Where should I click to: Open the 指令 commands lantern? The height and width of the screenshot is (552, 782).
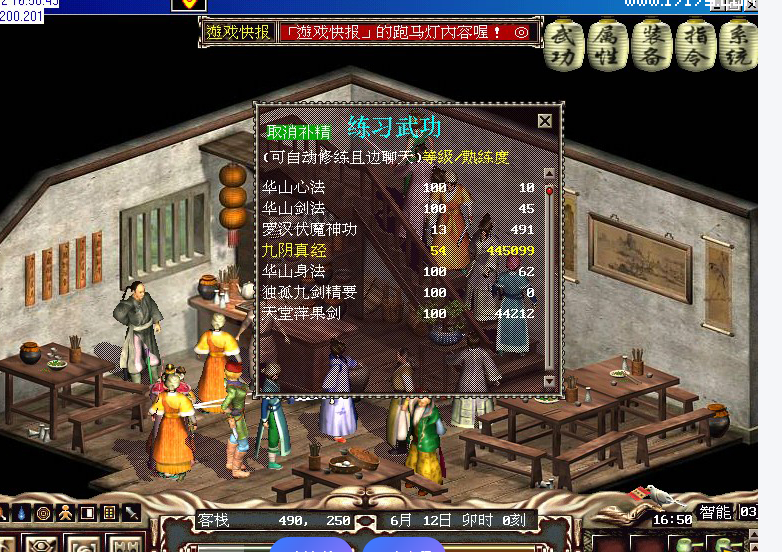tap(694, 44)
